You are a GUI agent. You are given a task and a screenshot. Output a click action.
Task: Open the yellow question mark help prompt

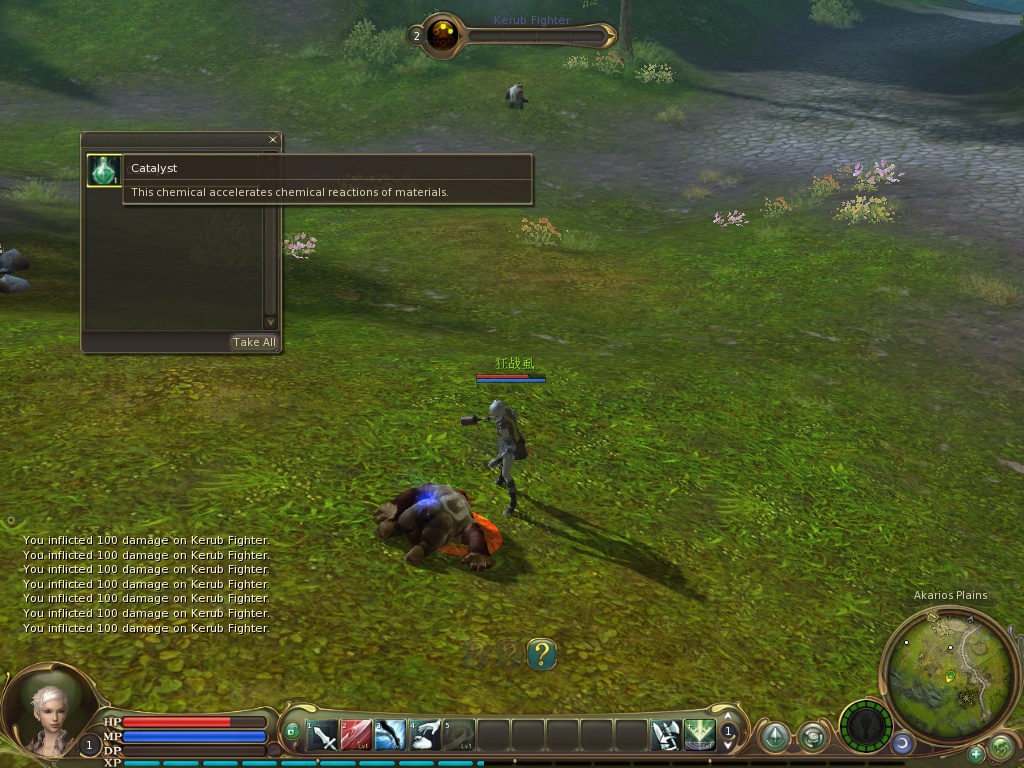(x=541, y=655)
